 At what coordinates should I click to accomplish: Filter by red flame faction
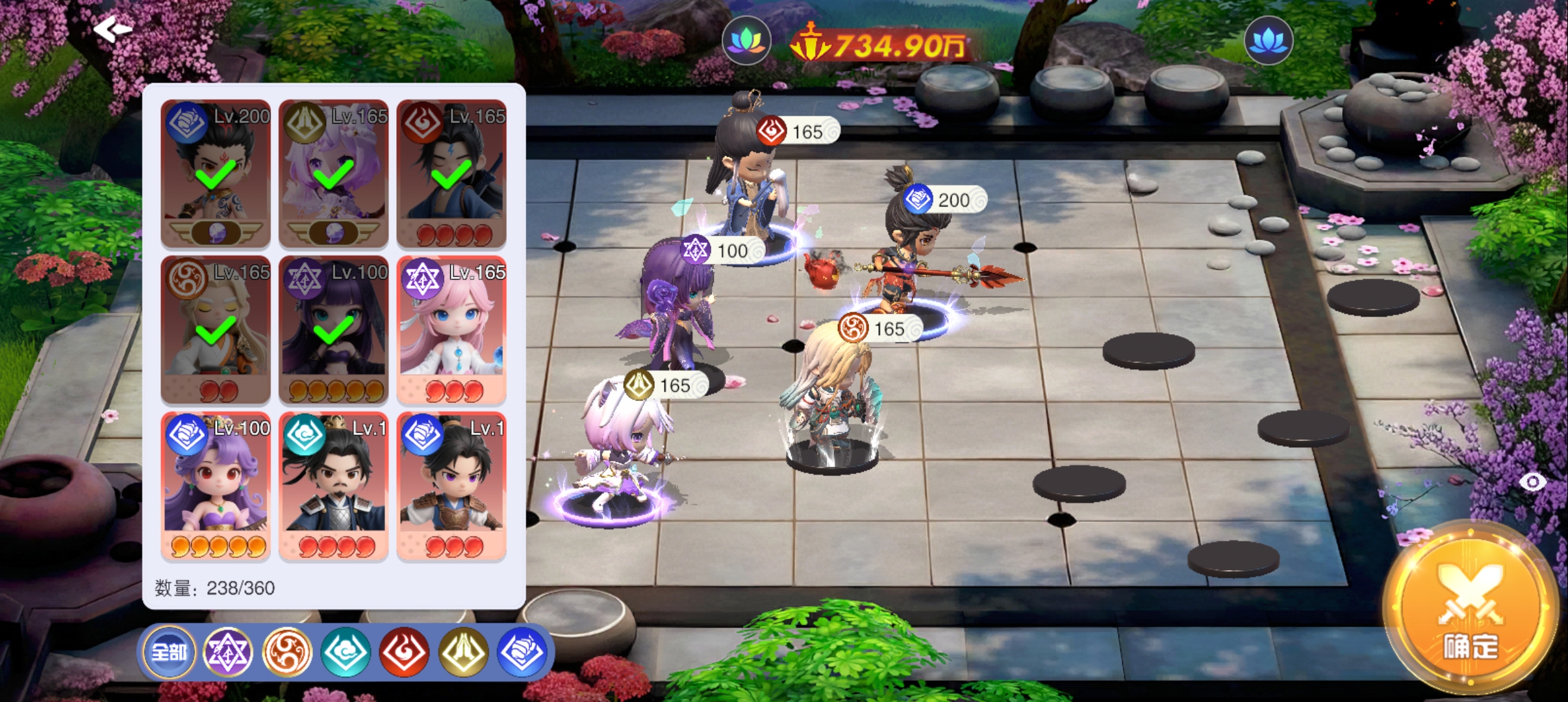click(x=404, y=651)
